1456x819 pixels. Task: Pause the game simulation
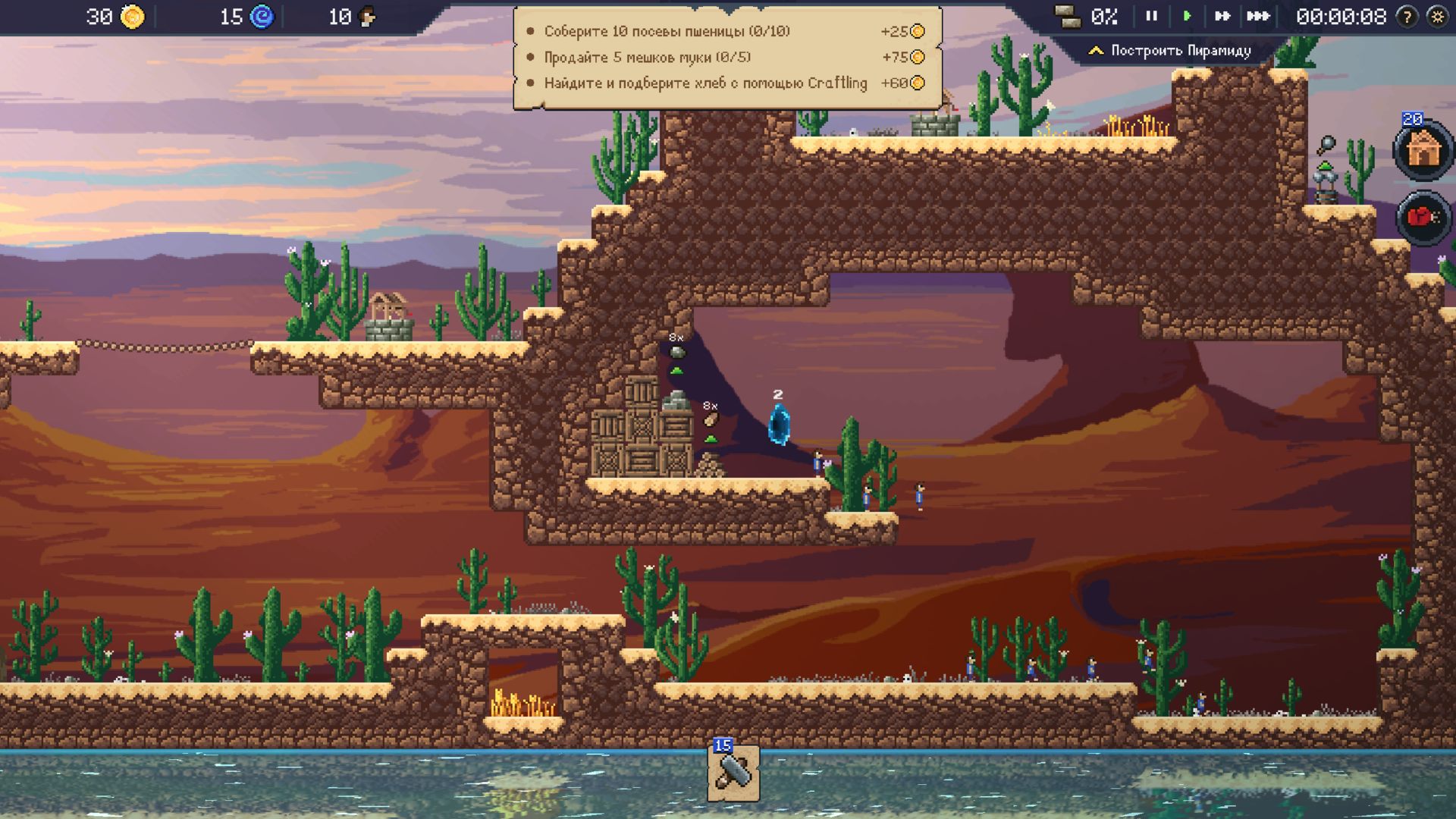1151,16
